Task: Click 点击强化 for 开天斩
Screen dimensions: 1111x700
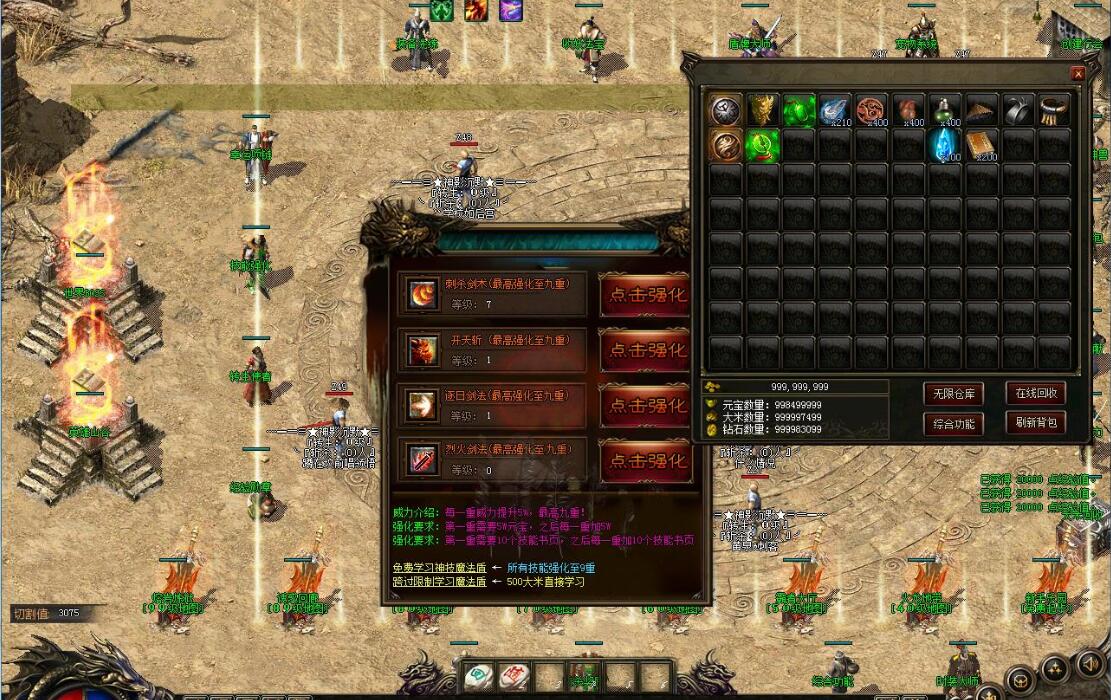Action: click(645, 350)
